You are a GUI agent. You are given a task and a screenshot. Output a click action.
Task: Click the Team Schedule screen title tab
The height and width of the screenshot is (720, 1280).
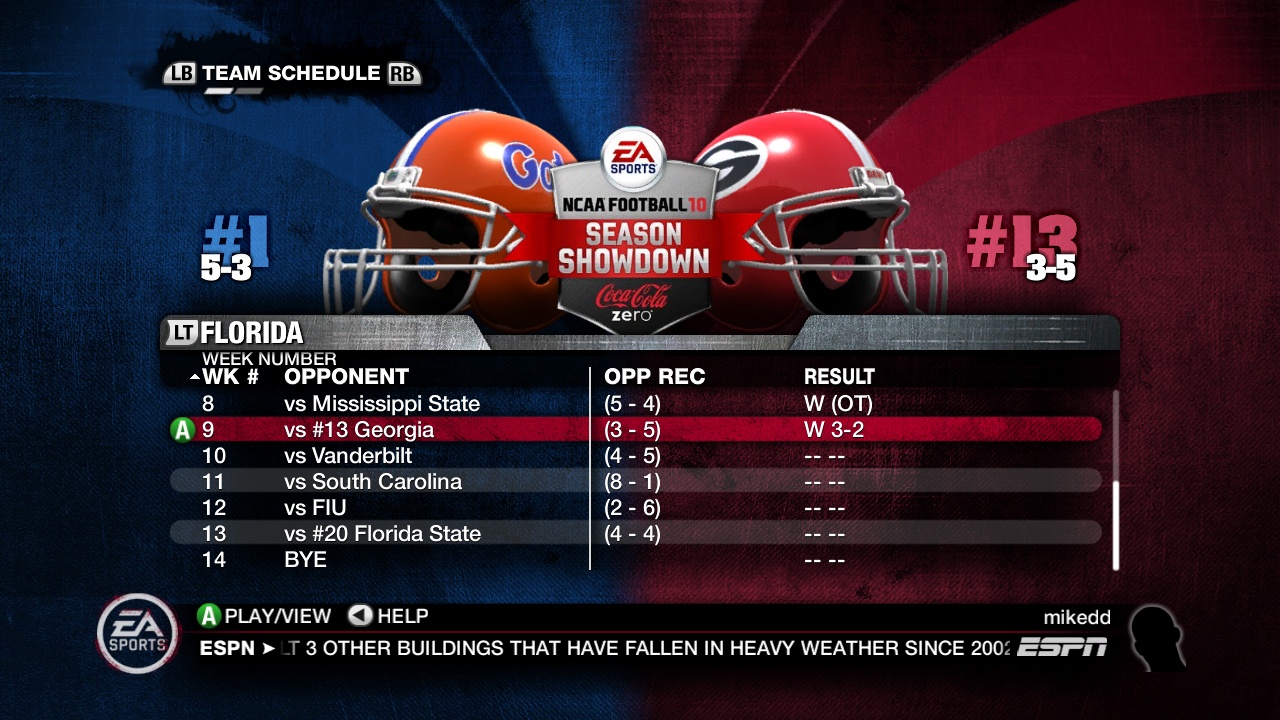pos(291,73)
